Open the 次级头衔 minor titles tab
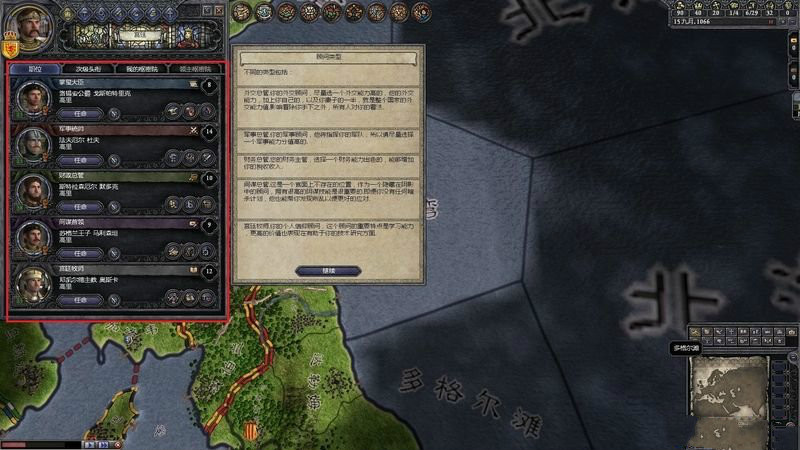This screenshot has height=450, width=800. (x=90, y=69)
